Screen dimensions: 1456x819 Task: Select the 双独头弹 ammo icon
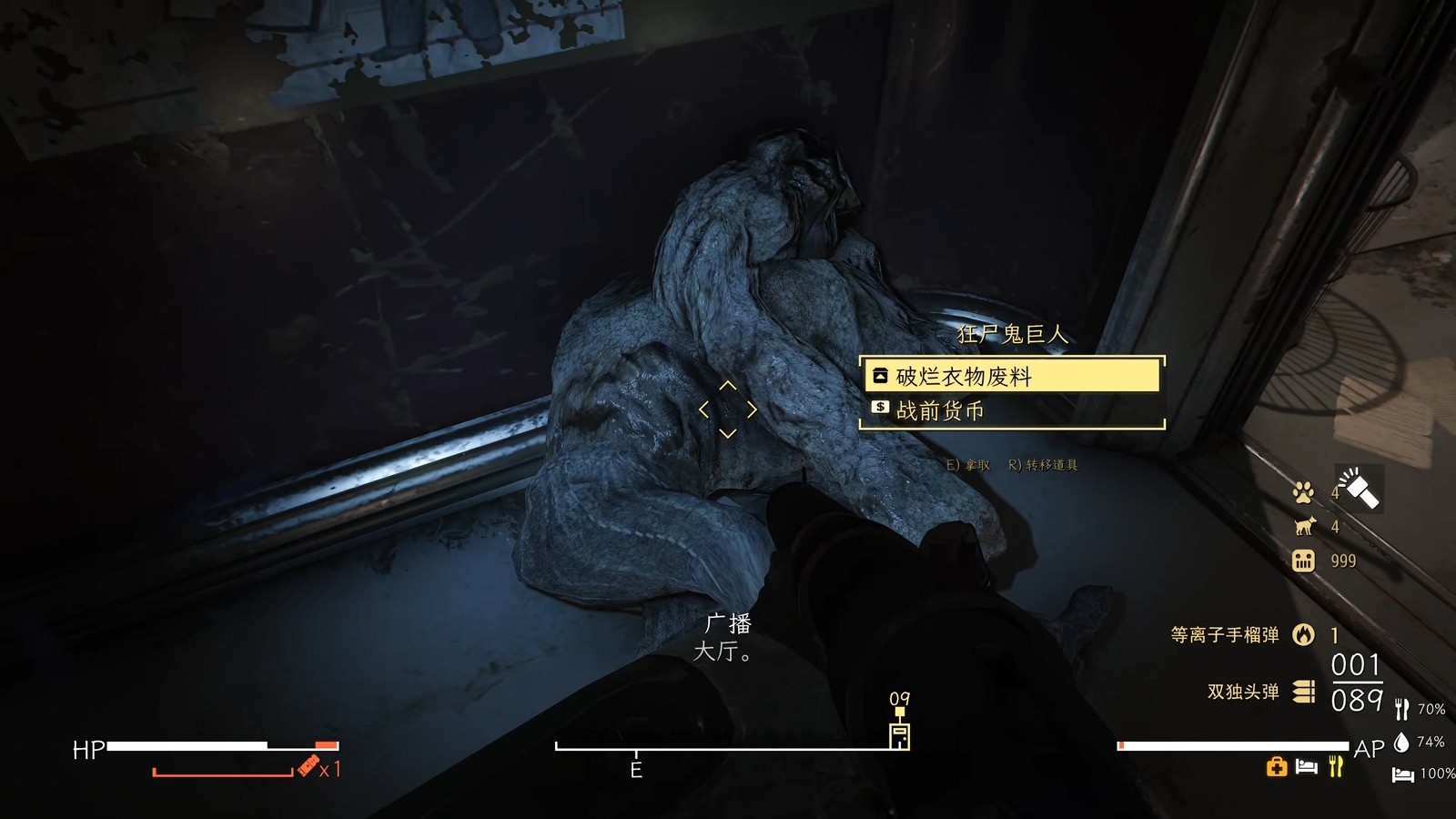point(1304,692)
